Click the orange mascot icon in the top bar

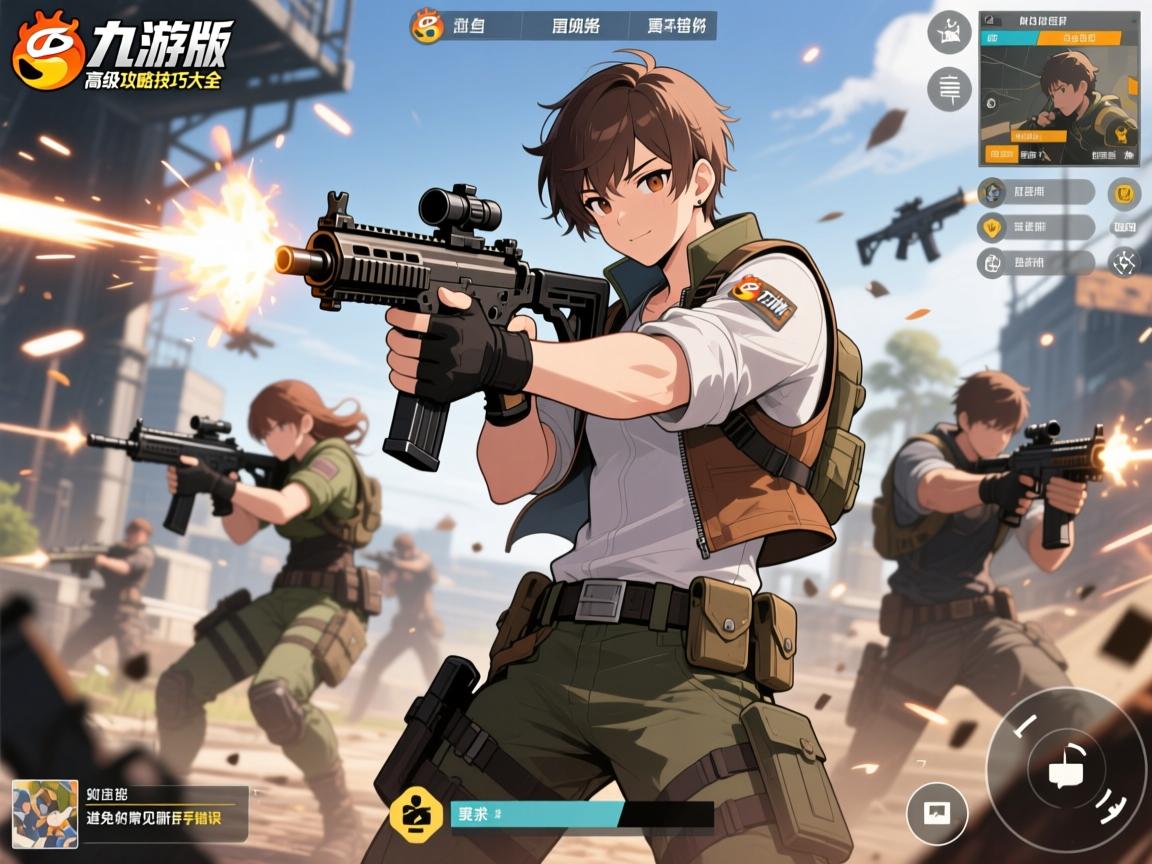click(427, 25)
